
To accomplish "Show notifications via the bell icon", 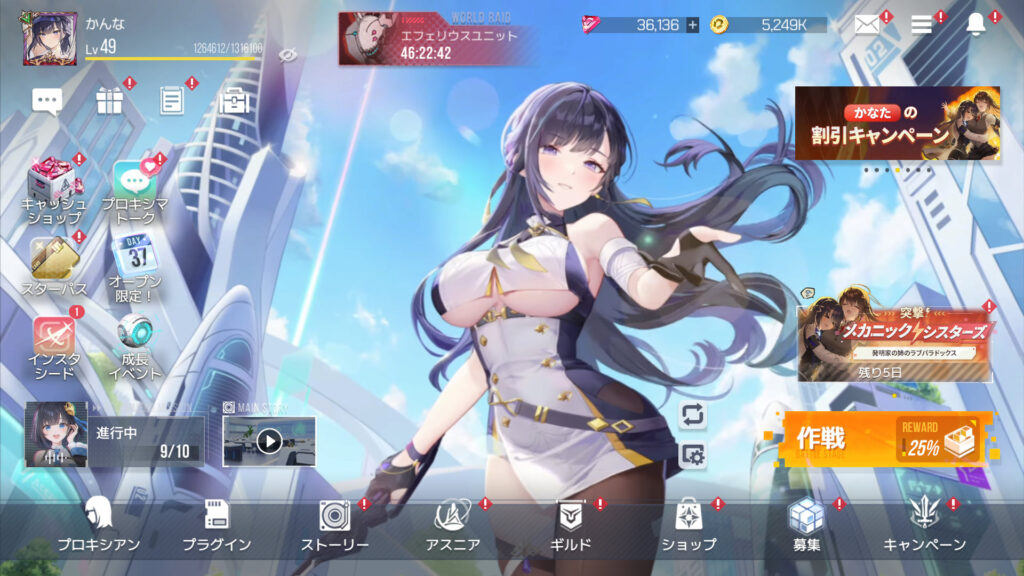I will (975, 25).
